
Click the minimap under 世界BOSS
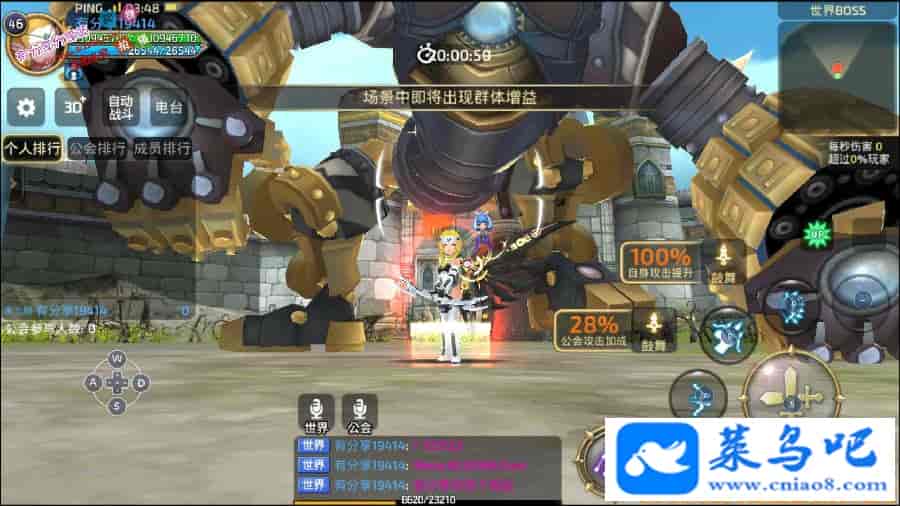click(x=837, y=61)
